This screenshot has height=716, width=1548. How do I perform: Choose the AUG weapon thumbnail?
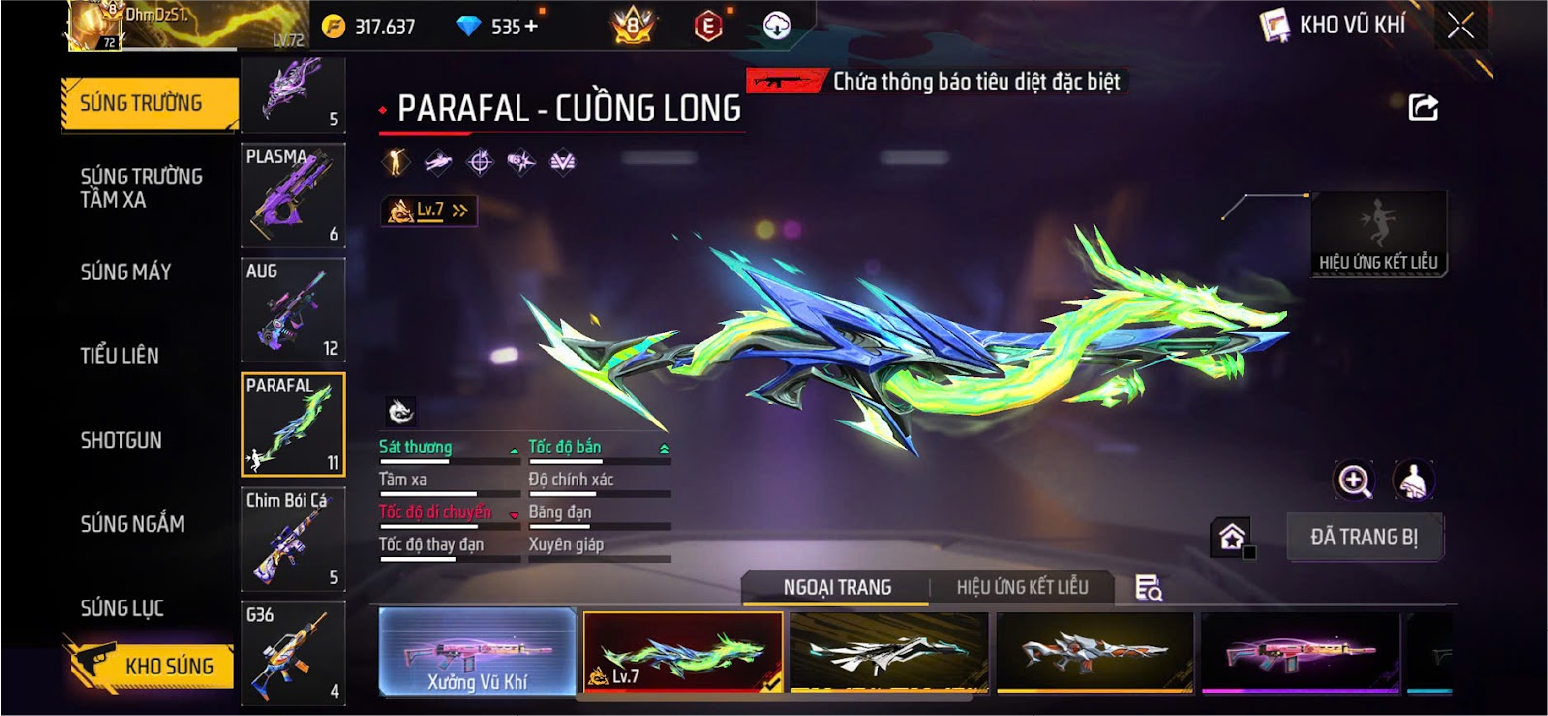293,310
